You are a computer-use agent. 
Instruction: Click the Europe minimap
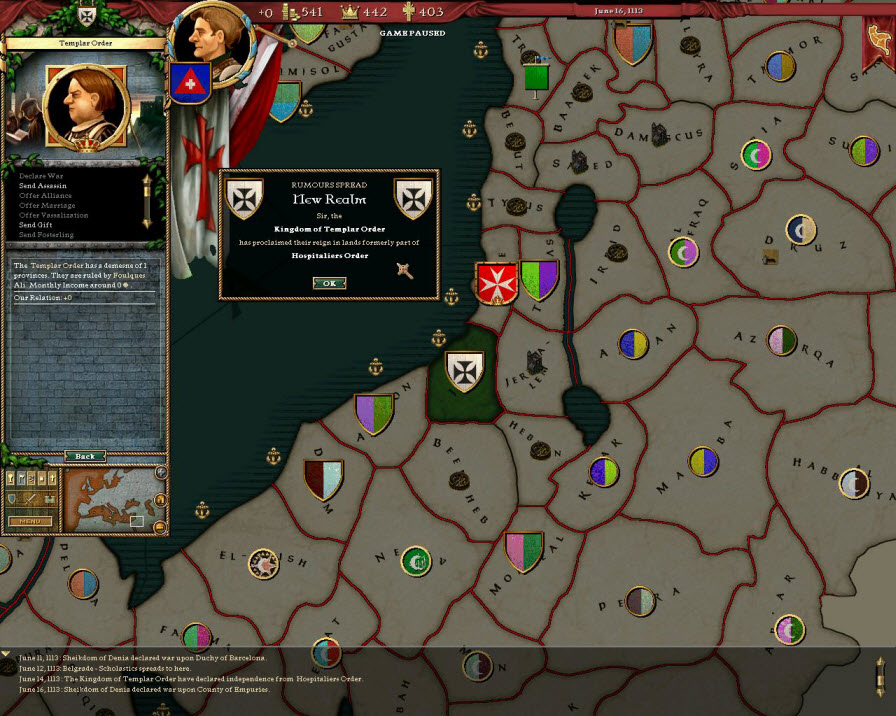coord(108,499)
